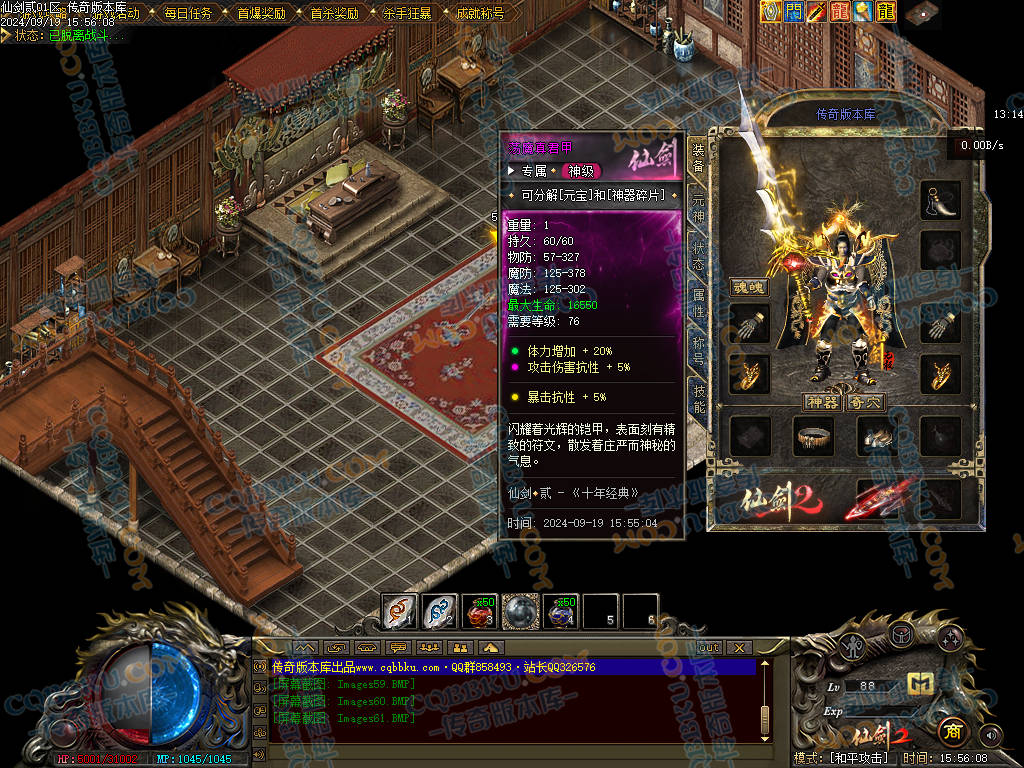Open the 首爆奖励 first-drop rewards menu

261,14
